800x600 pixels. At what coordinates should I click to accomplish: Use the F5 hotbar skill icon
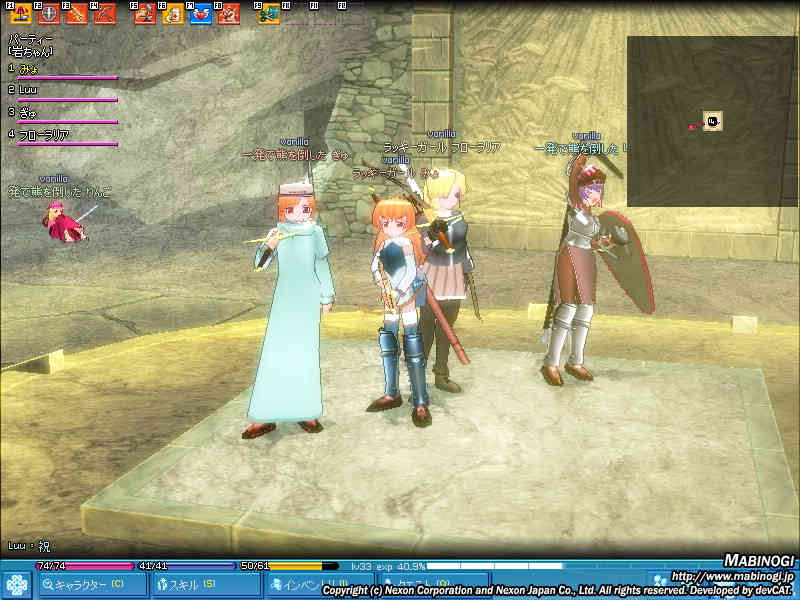[144, 14]
